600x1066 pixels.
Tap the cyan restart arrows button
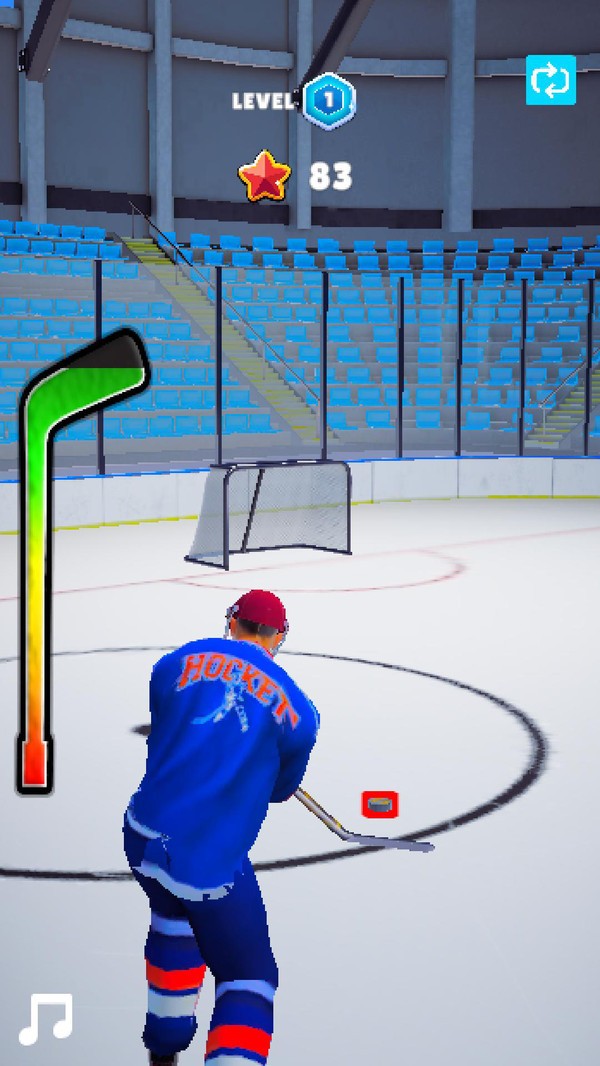point(551,80)
